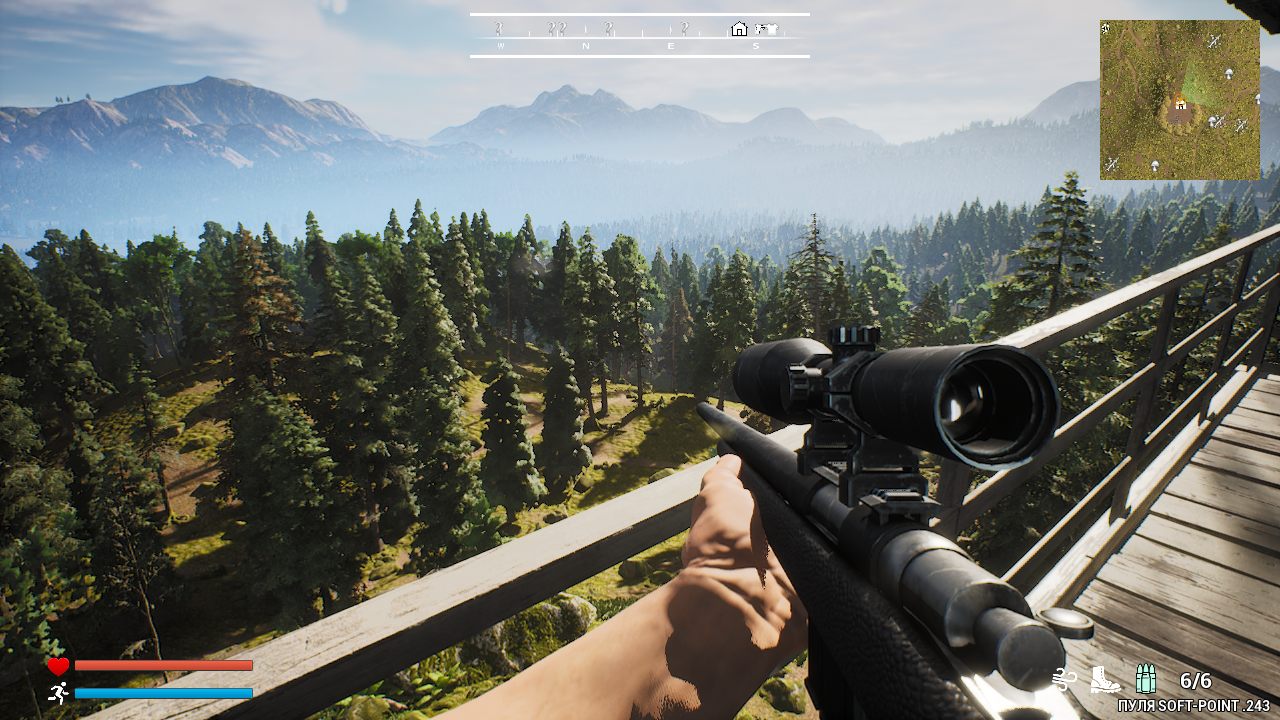Screen dimensions: 1280x720
Task: Click the boot footstep icon
Action: (1104, 680)
